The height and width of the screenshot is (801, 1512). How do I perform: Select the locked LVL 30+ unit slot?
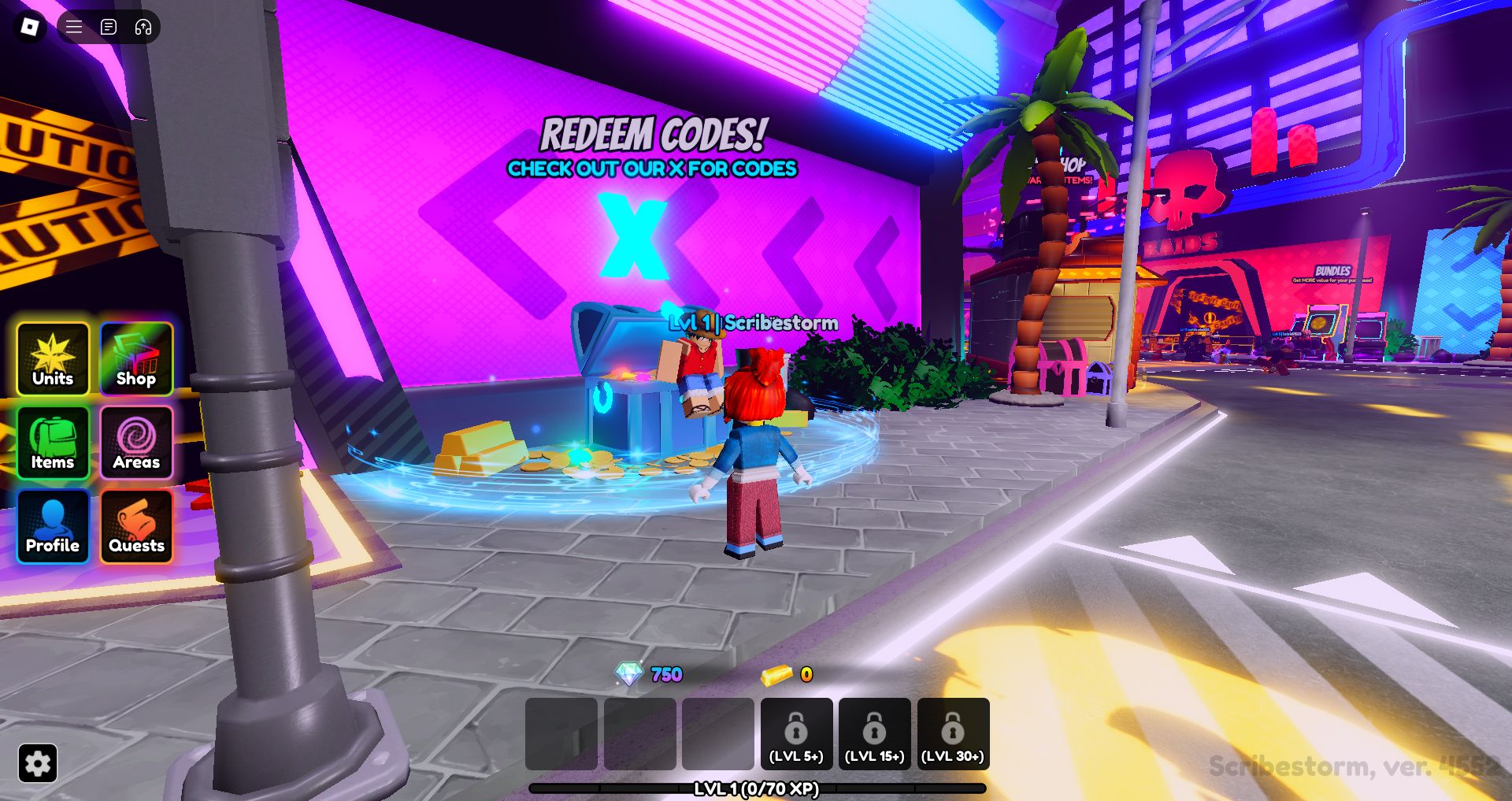tap(953, 734)
